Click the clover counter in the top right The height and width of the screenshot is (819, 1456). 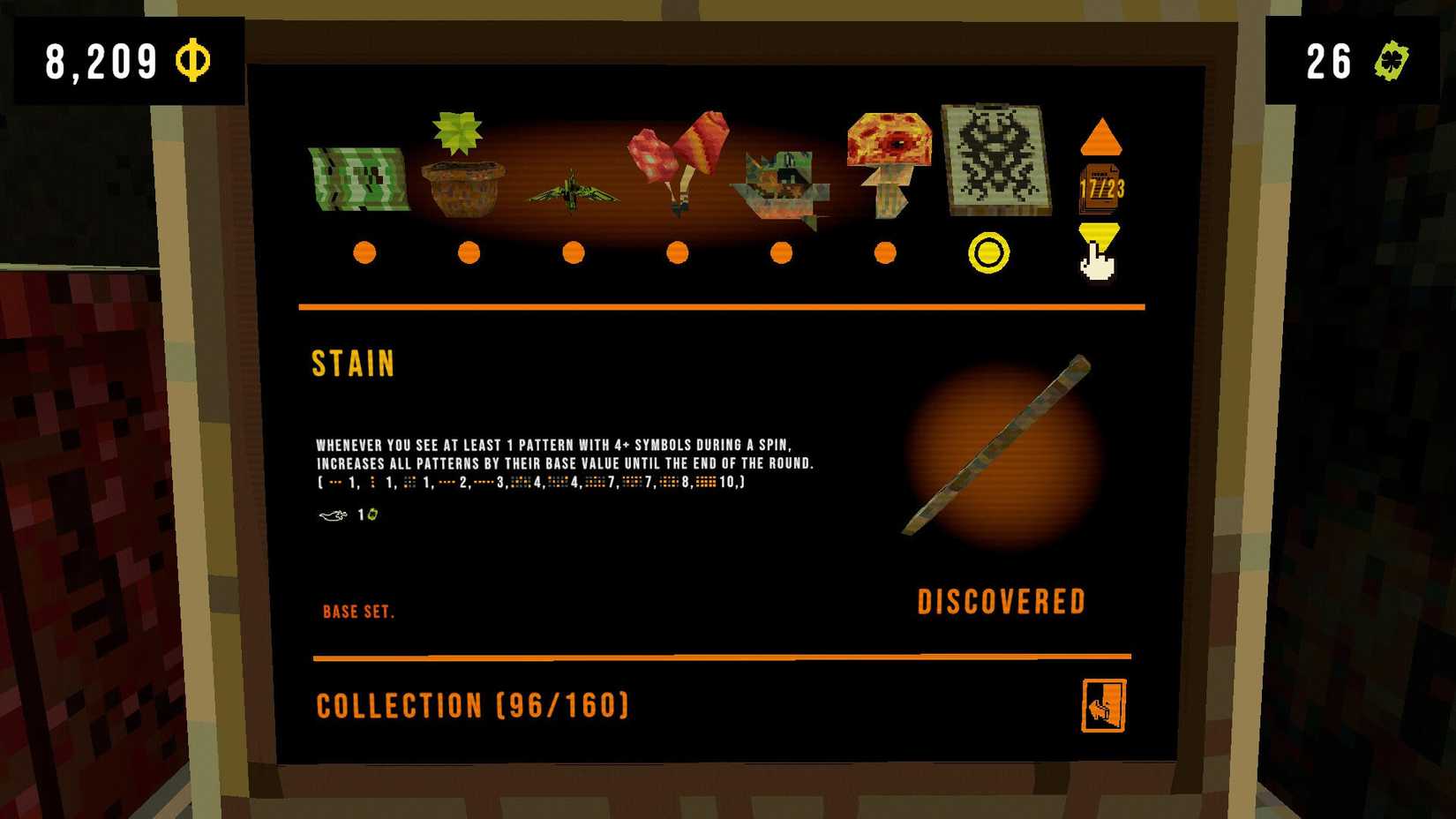tap(1350, 62)
